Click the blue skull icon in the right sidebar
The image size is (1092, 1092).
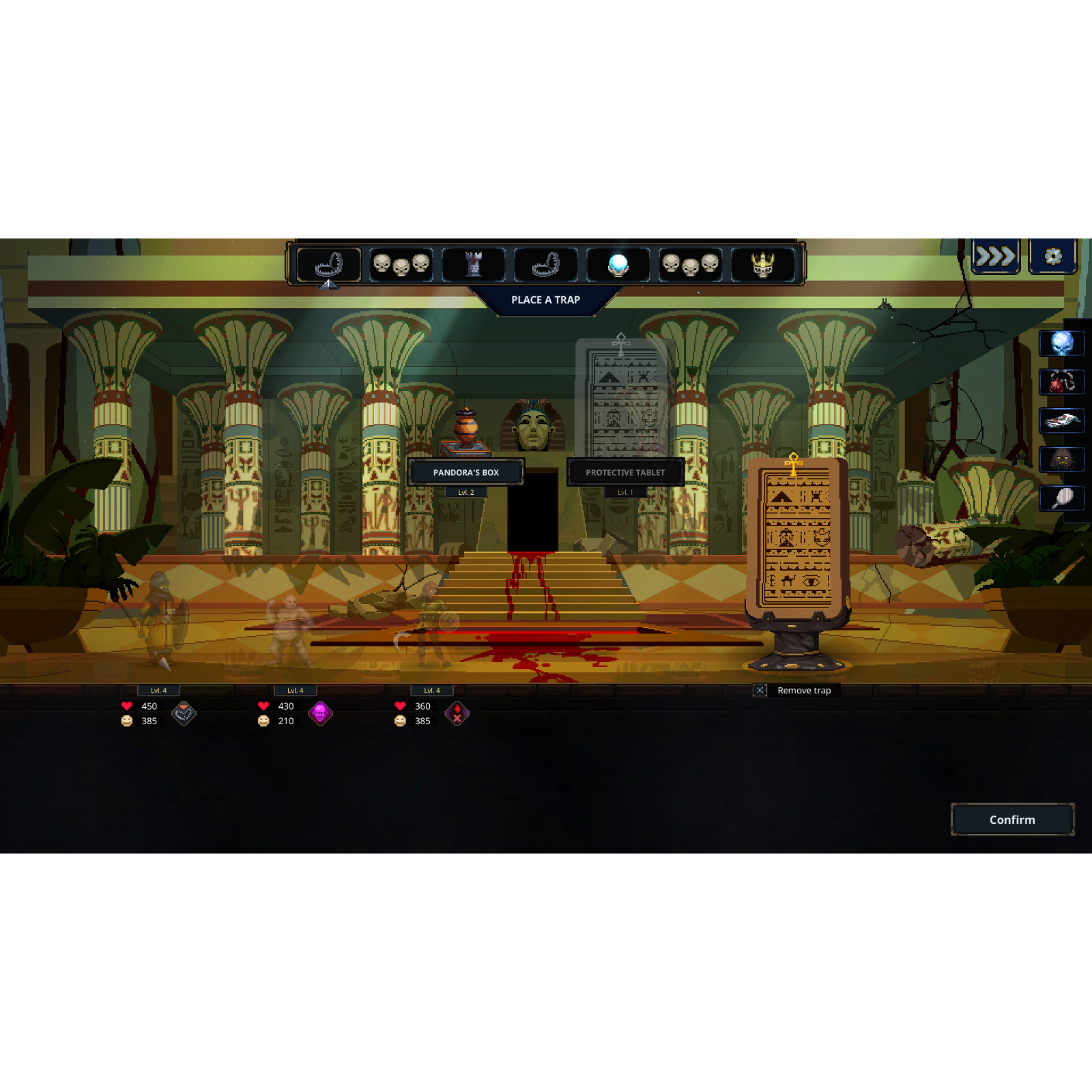coord(1063,343)
